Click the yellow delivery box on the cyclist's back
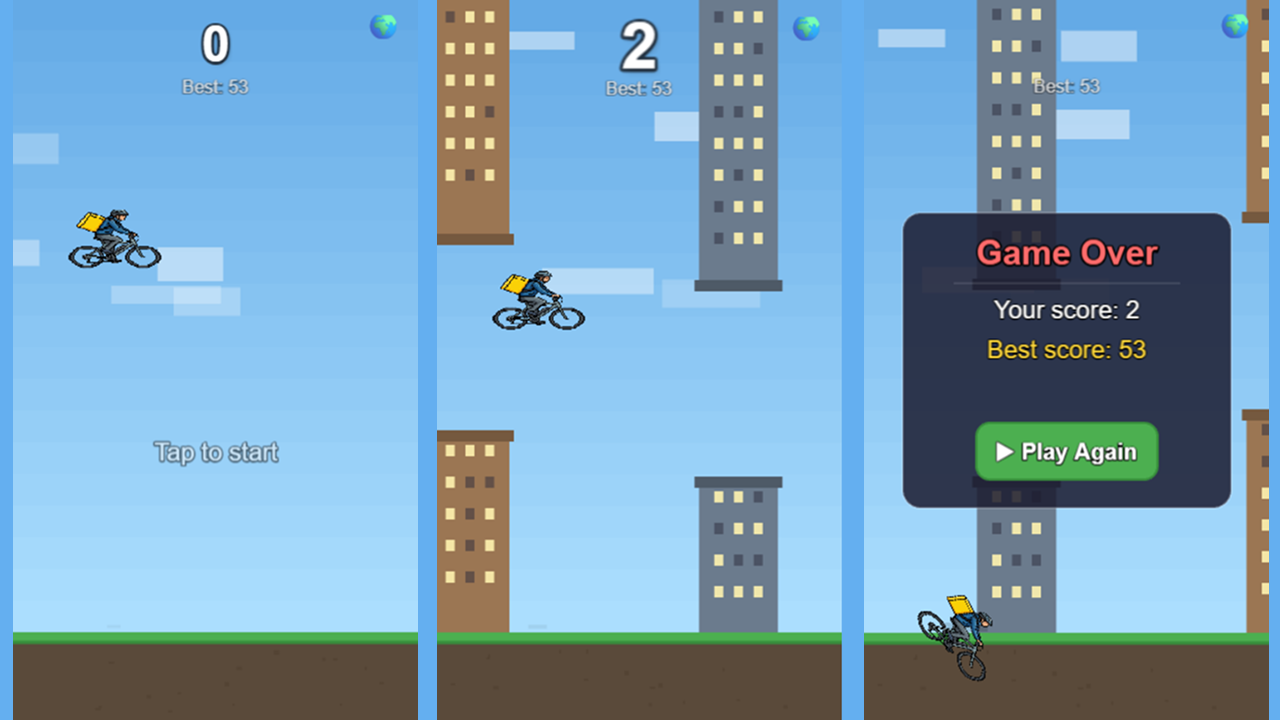Viewport: 1280px width, 720px height. pyautogui.click(x=91, y=223)
